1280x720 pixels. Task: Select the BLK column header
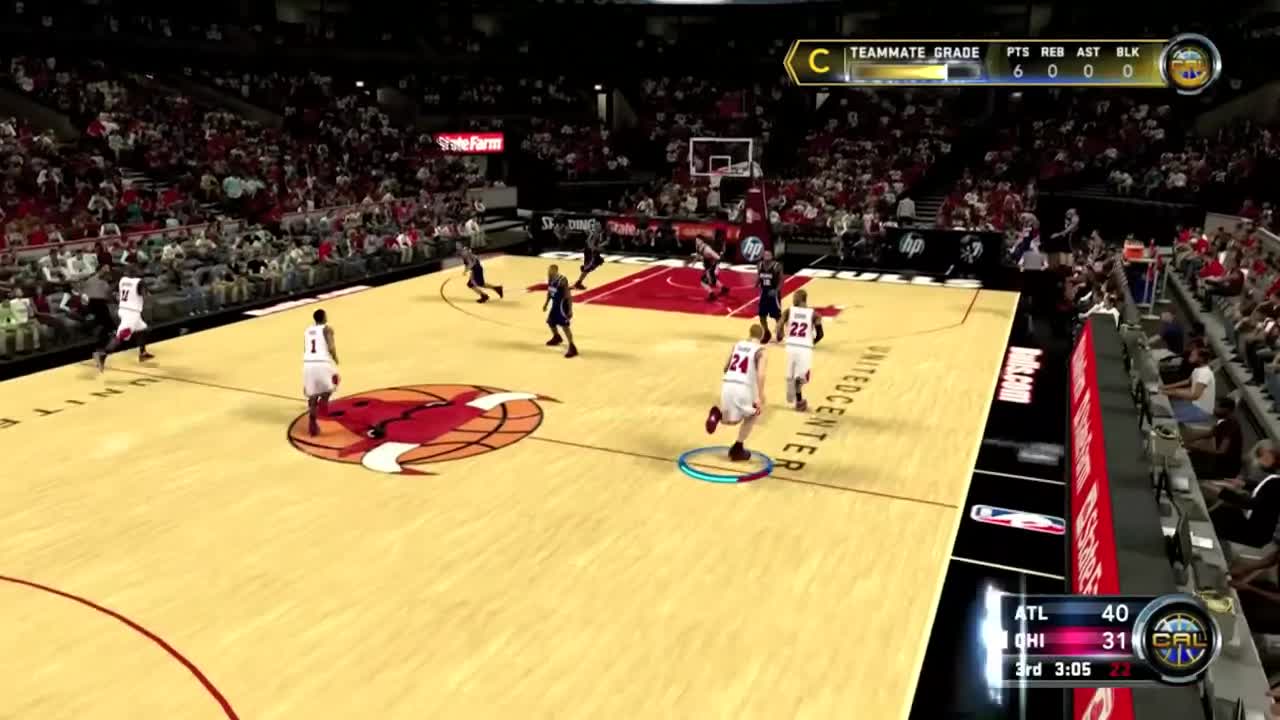pyautogui.click(x=1127, y=51)
